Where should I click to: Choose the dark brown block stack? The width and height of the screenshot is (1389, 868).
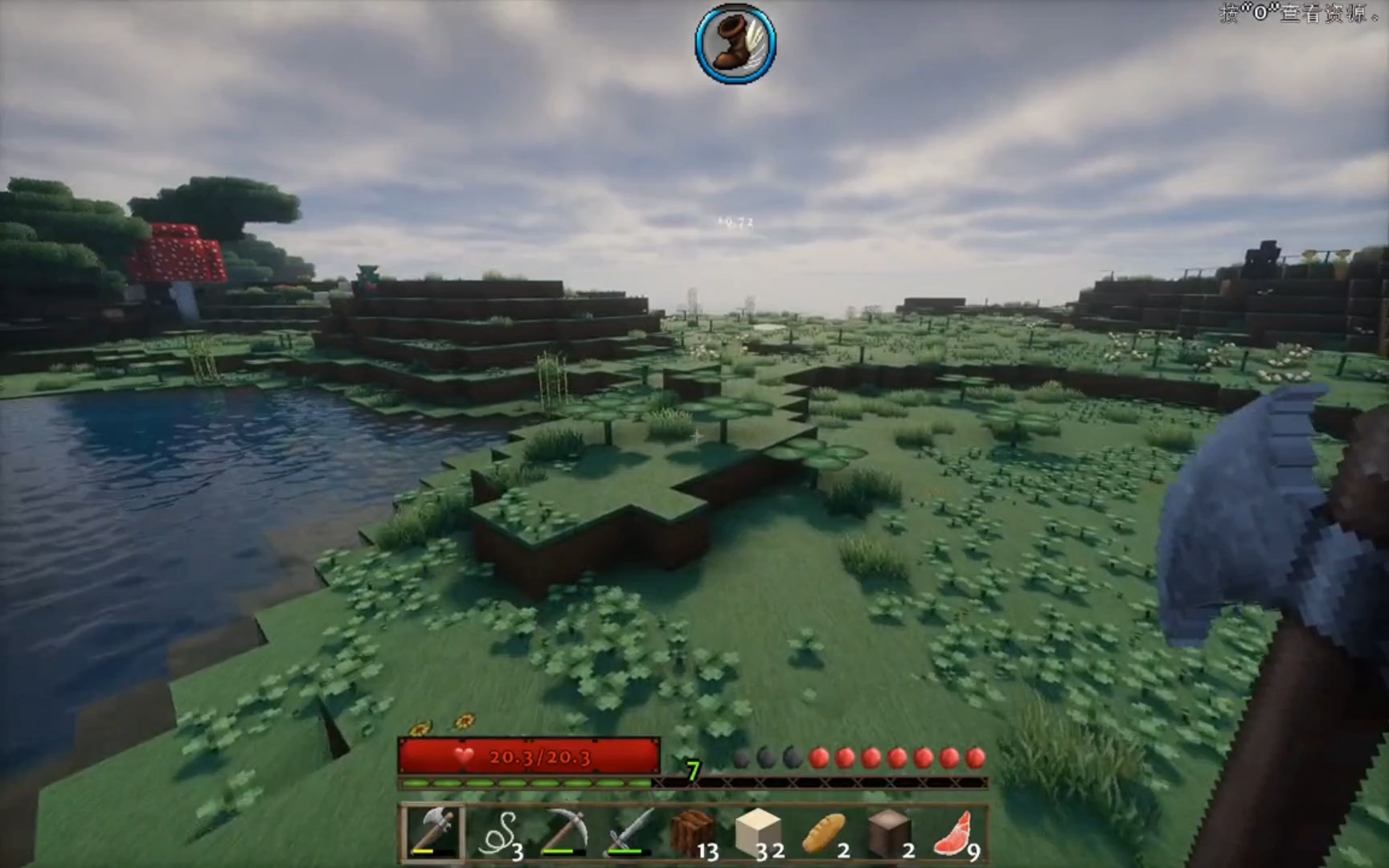pyautogui.click(x=889, y=833)
